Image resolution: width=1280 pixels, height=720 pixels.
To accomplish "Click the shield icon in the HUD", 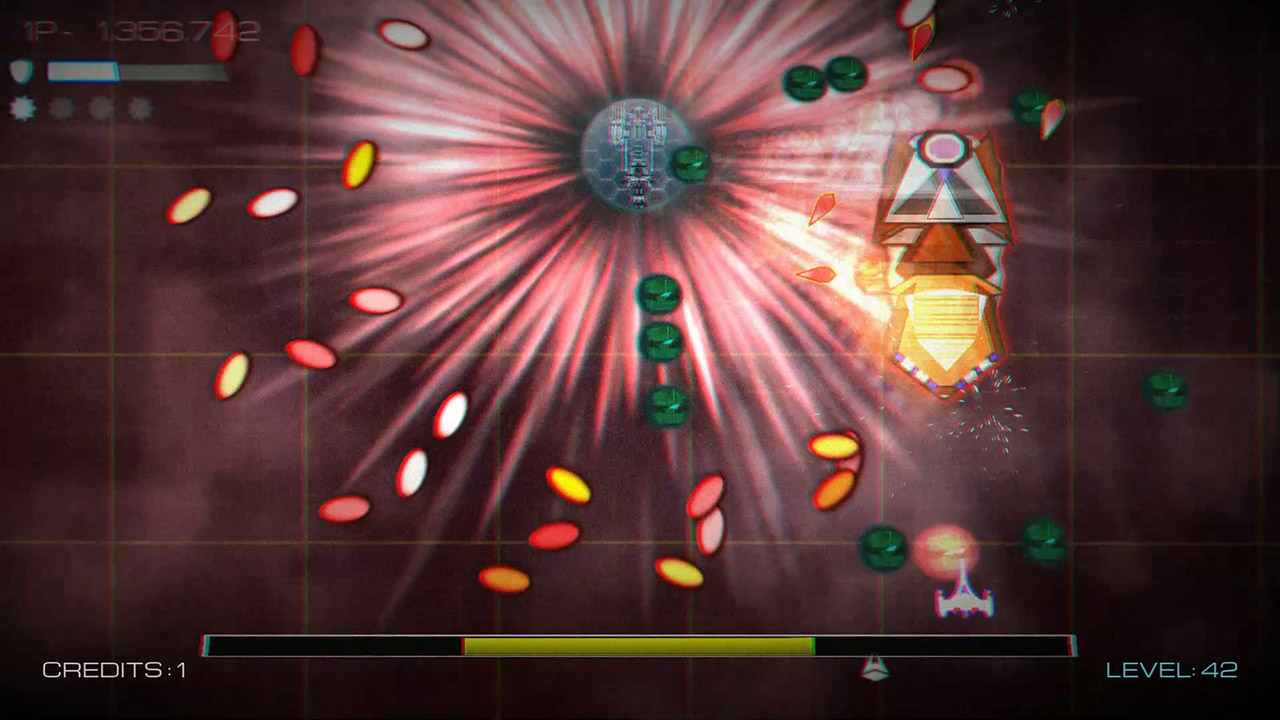I will (22, 69).
